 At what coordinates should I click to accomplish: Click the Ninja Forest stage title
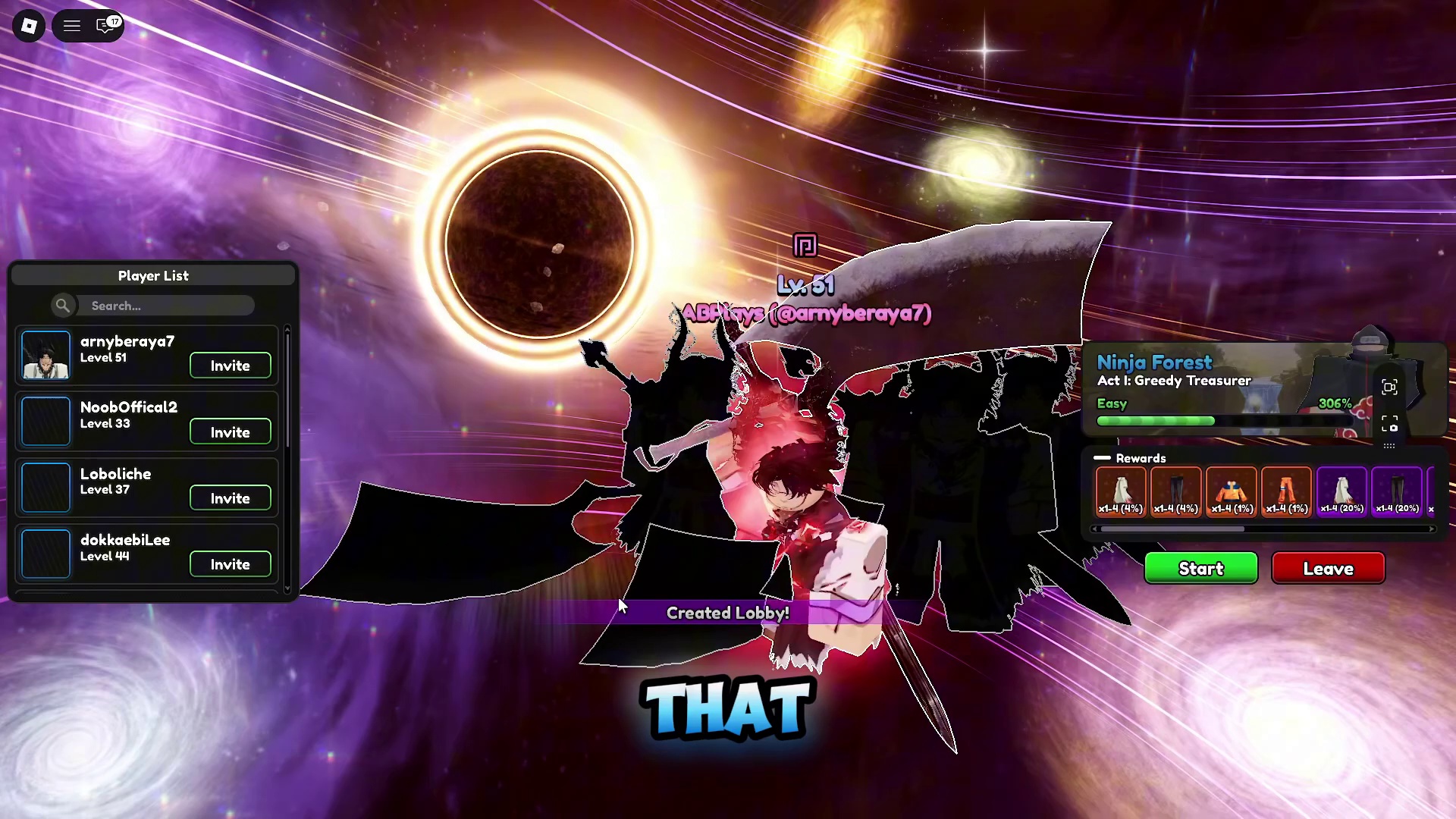(1154, 362)
